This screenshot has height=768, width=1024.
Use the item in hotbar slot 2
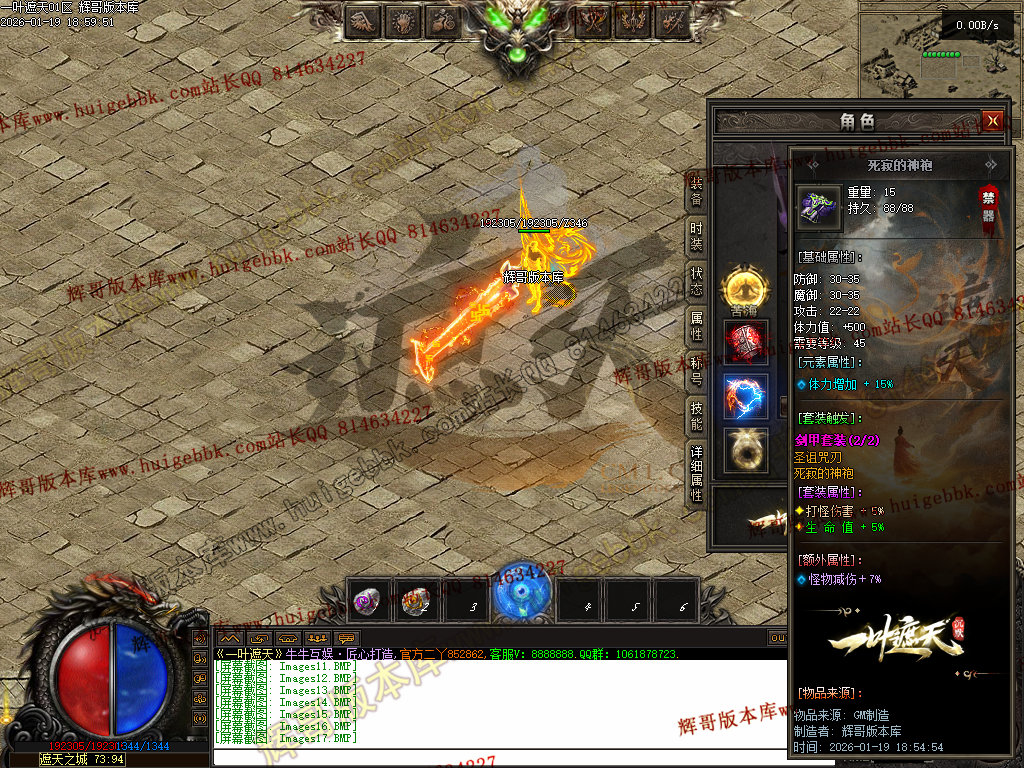pyautogui.click(x=416, y=601)
